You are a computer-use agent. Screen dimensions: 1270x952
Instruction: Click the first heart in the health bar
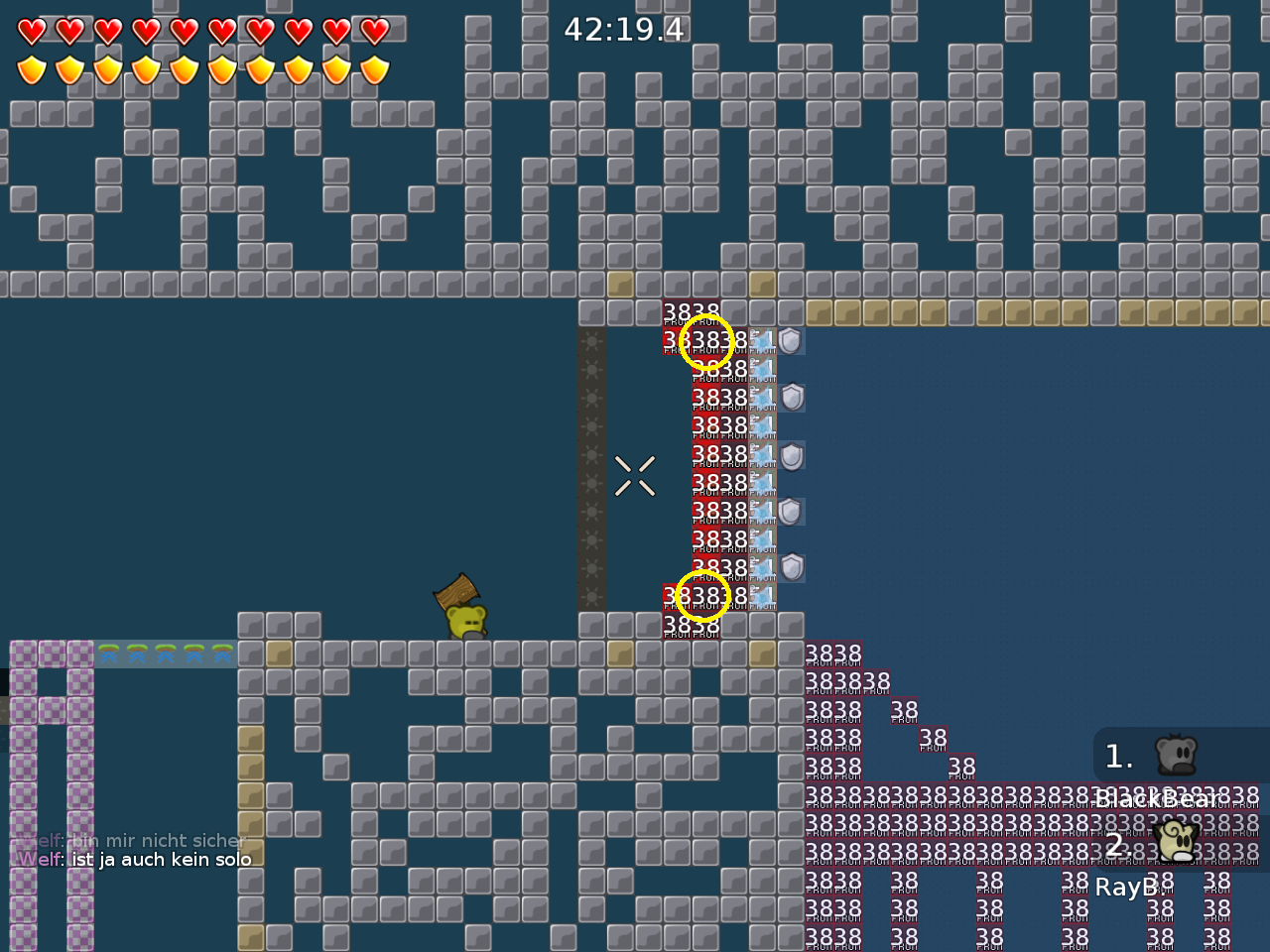(31, 31)
